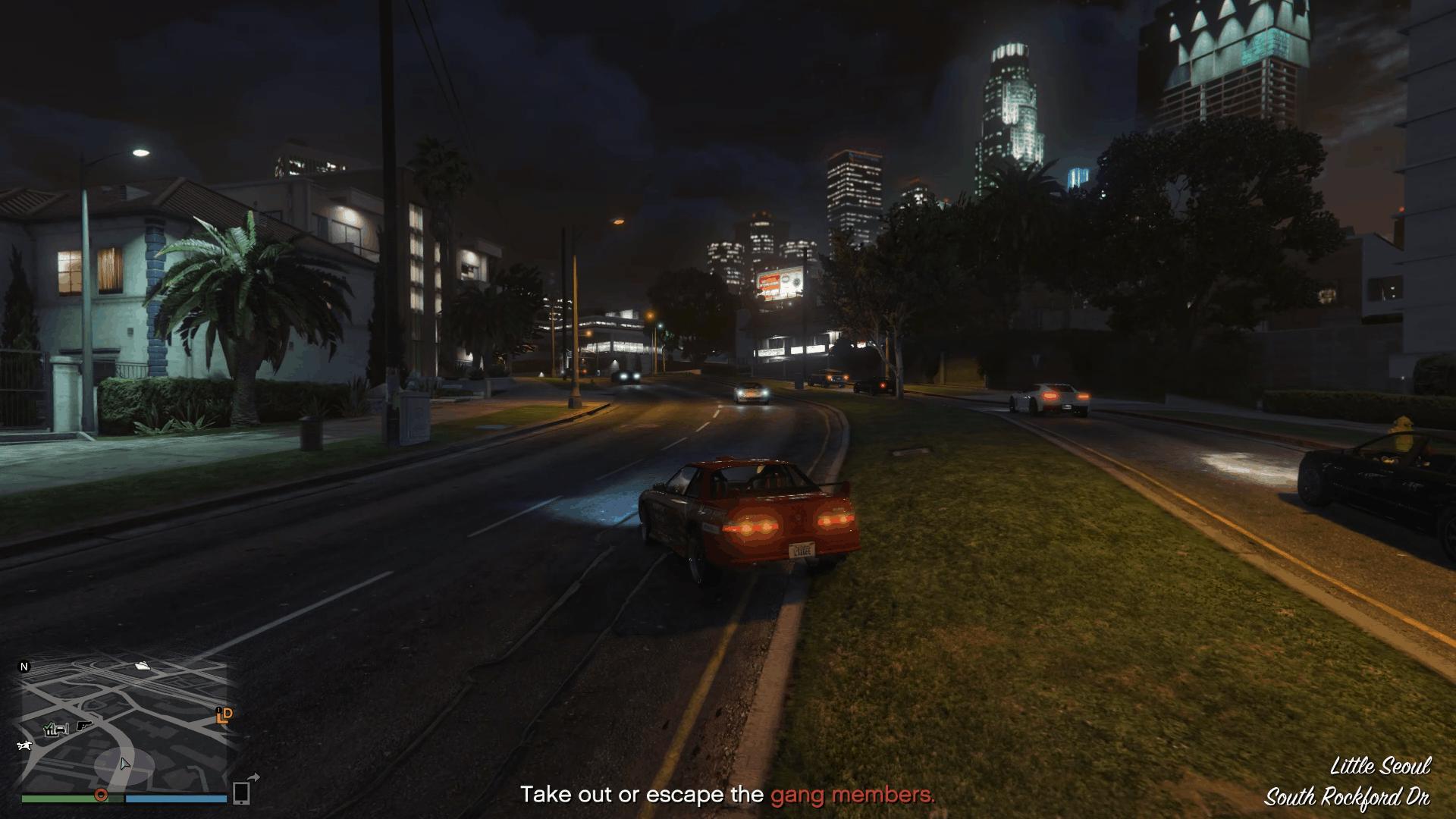
Task: Click the white player destination arrow cursor on minimap
Action: [x=124, y=764]
